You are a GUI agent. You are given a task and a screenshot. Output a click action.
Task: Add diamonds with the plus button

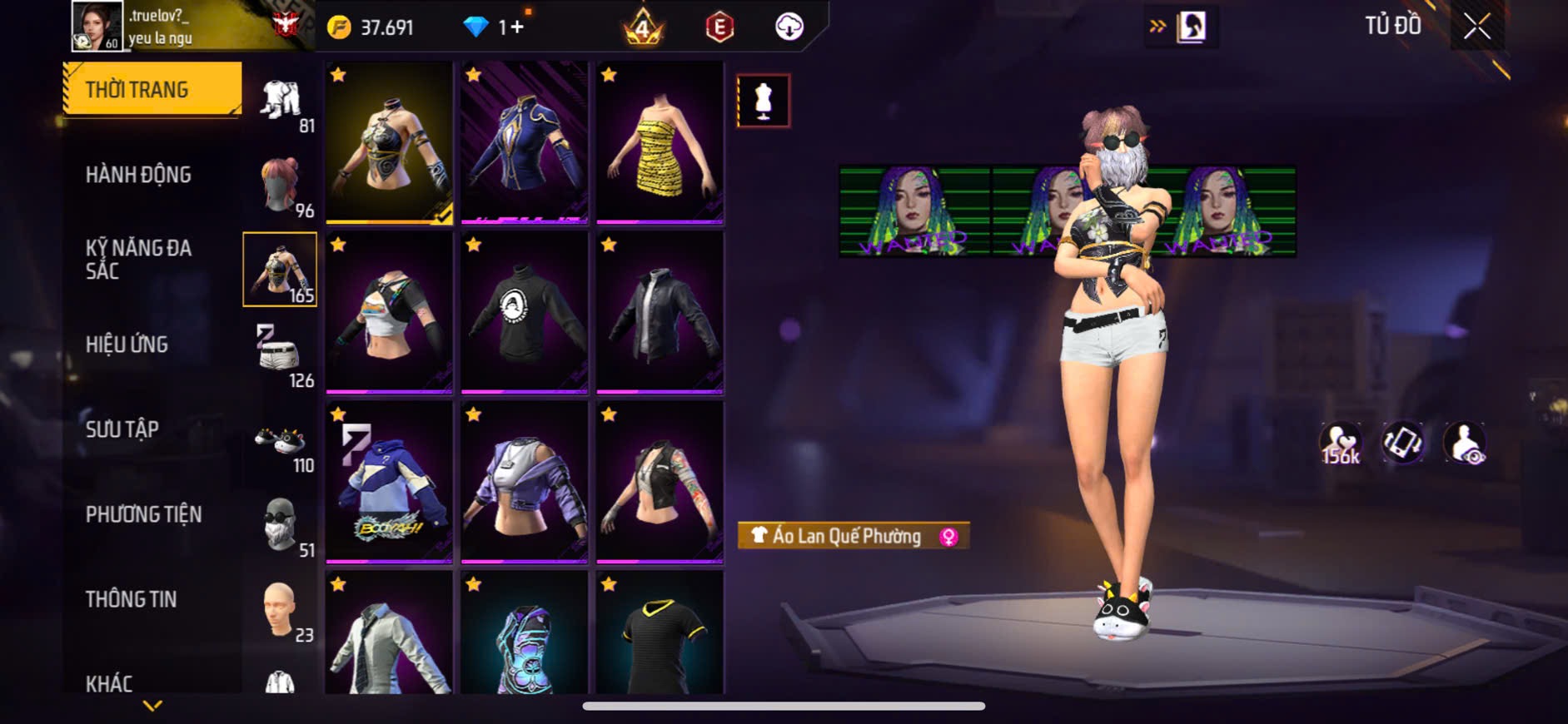click(x=517, y=27)
